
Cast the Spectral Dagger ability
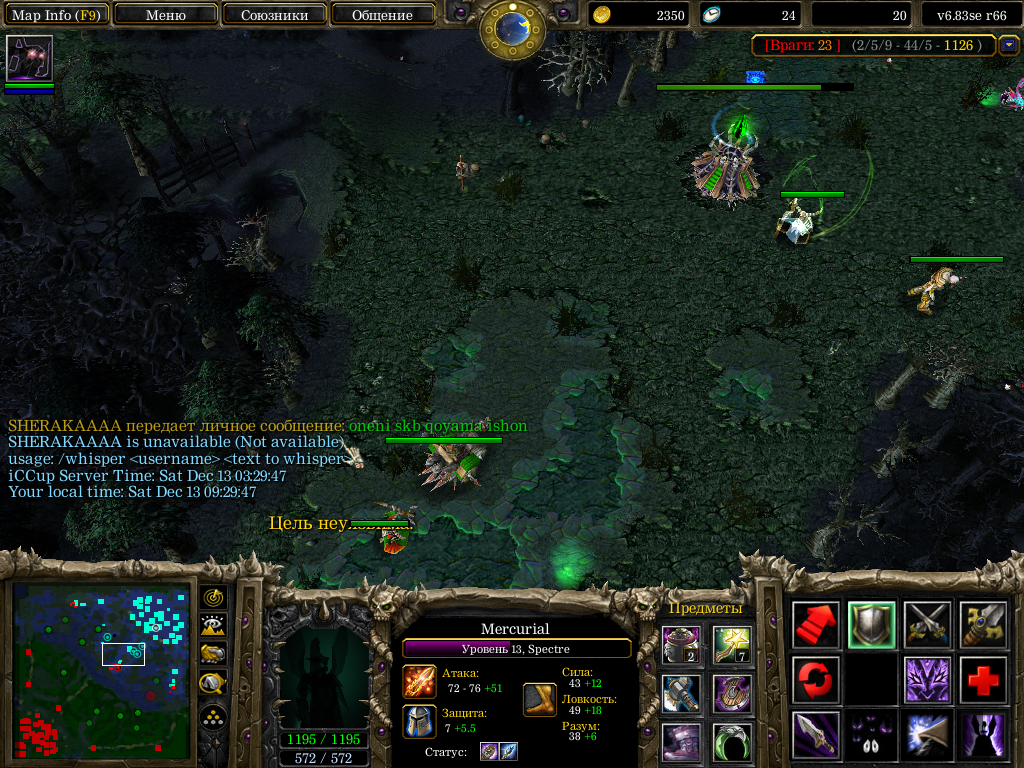[816, 735]
